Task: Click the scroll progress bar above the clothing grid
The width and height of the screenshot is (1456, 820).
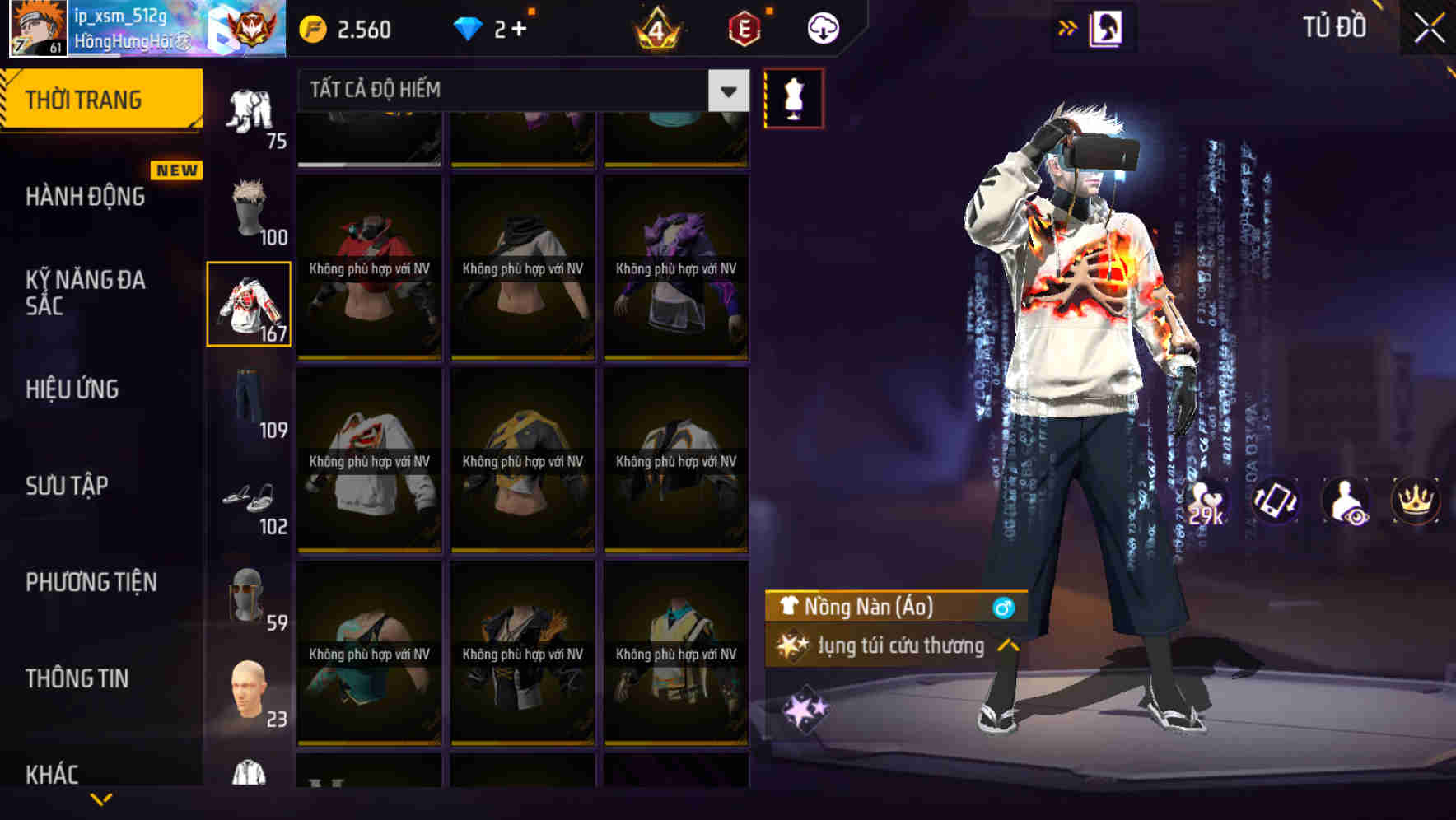Action: 369,166
